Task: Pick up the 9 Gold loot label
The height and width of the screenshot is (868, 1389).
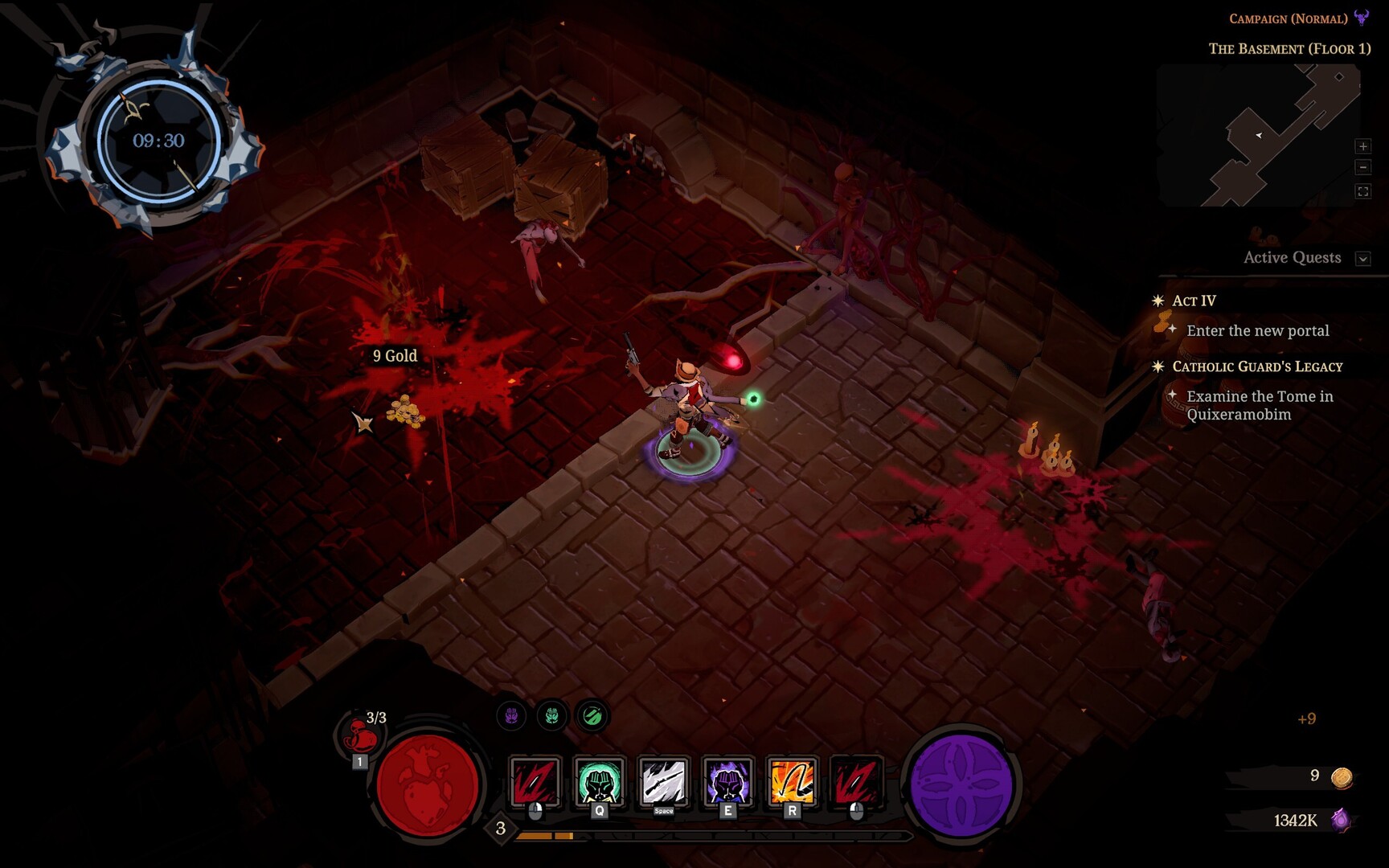Action: tap(395, 356)
